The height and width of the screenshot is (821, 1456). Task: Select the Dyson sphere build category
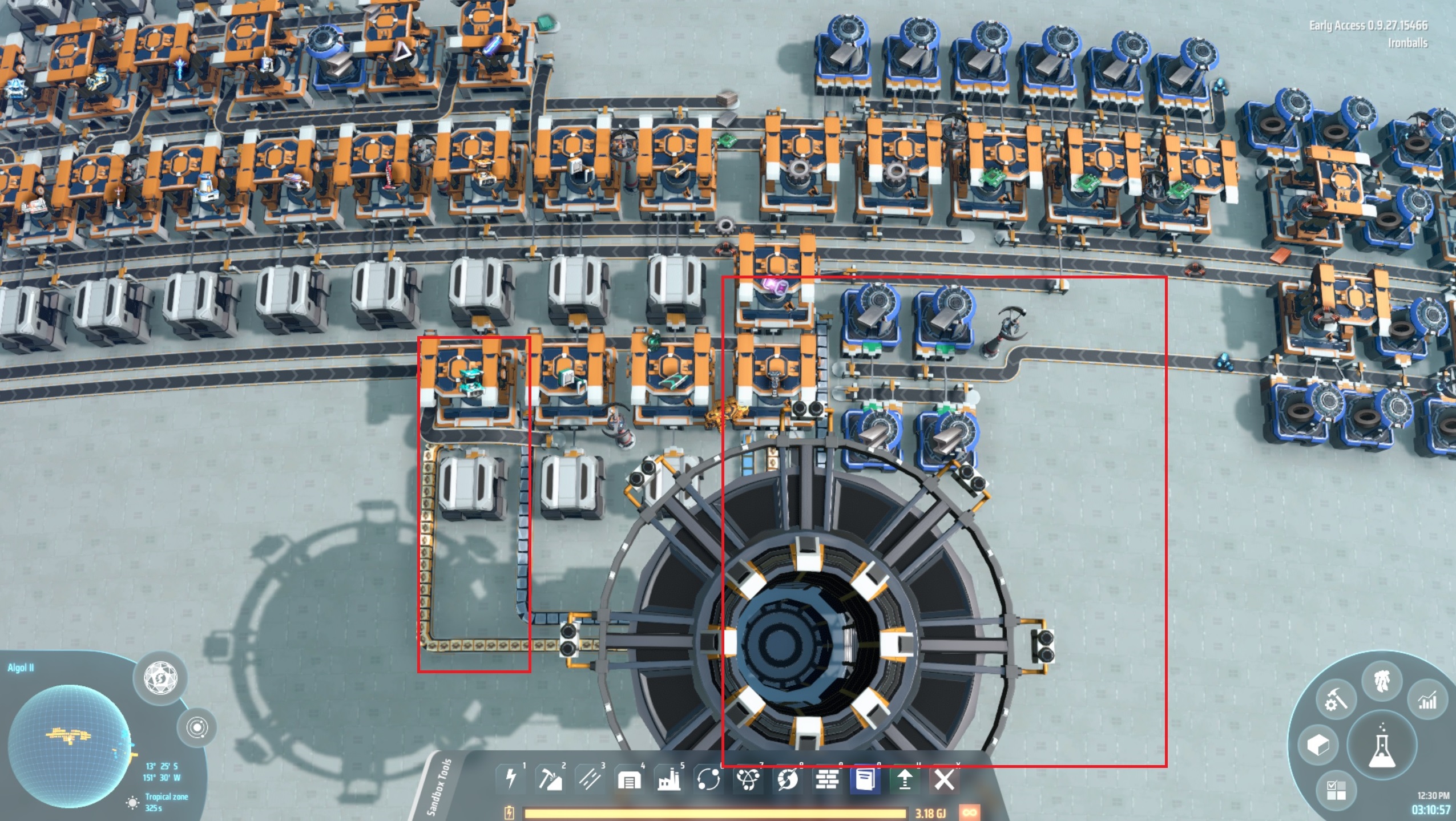click(x=788, y=779)
